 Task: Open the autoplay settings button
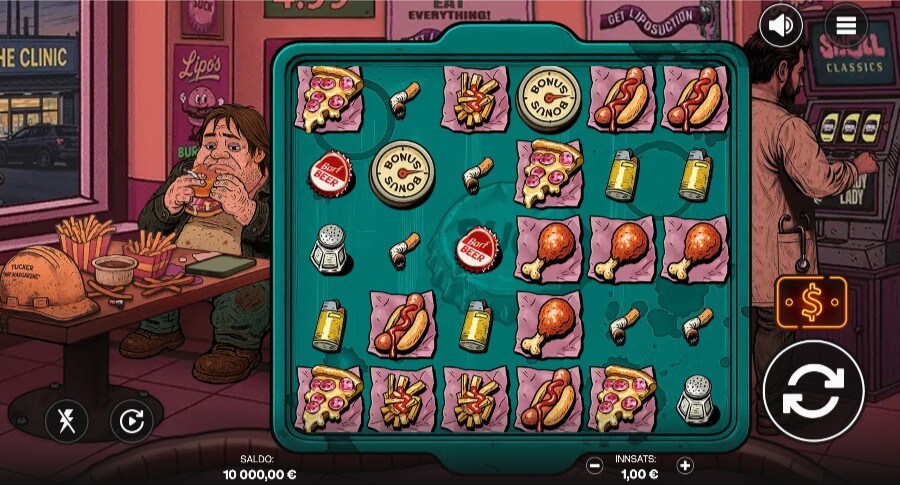coord(131,421)
